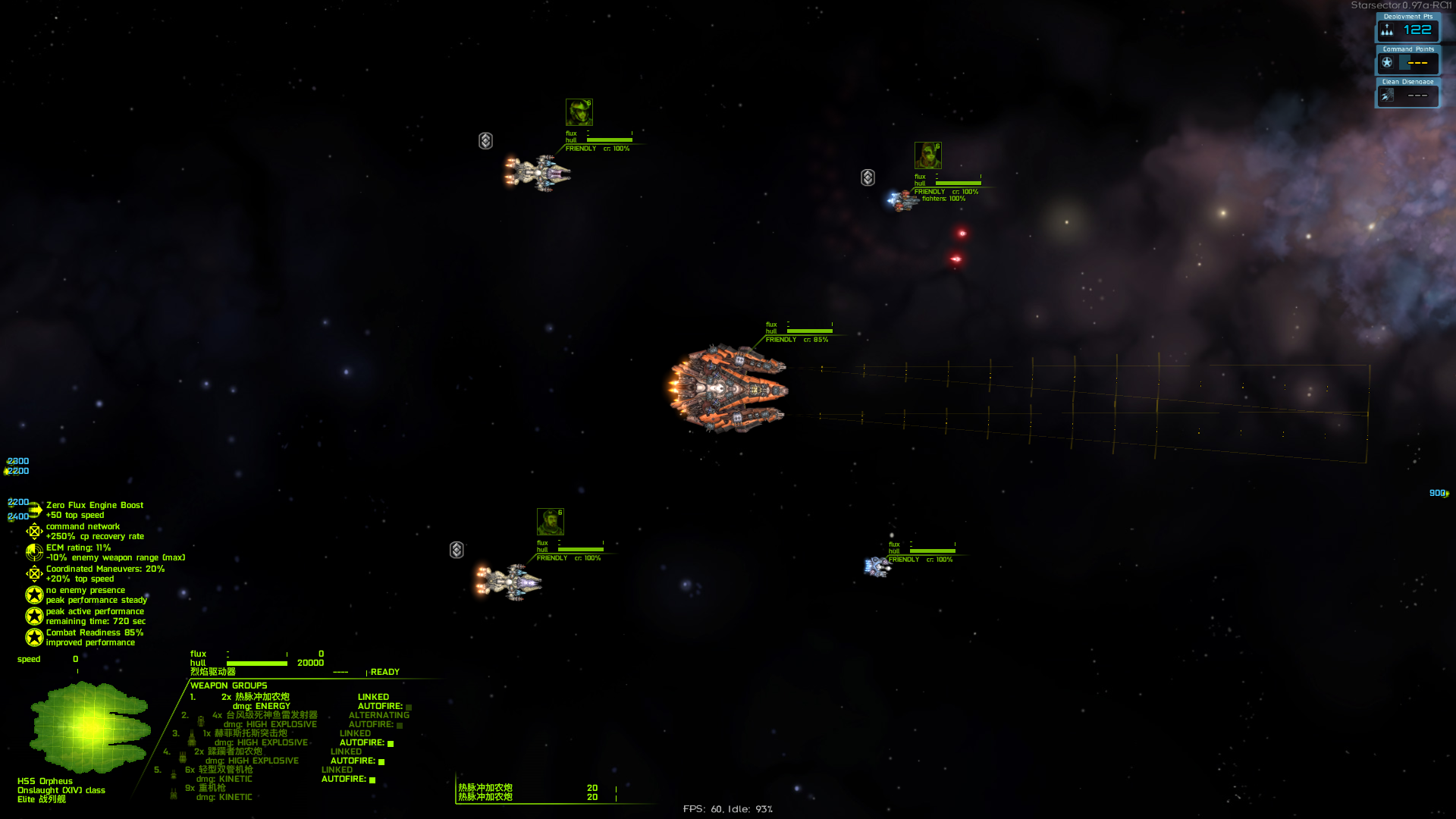Screen dimensions: 1456x819
Task: Click the Combat Readiness 85% status icon
Action: point(34,638)
